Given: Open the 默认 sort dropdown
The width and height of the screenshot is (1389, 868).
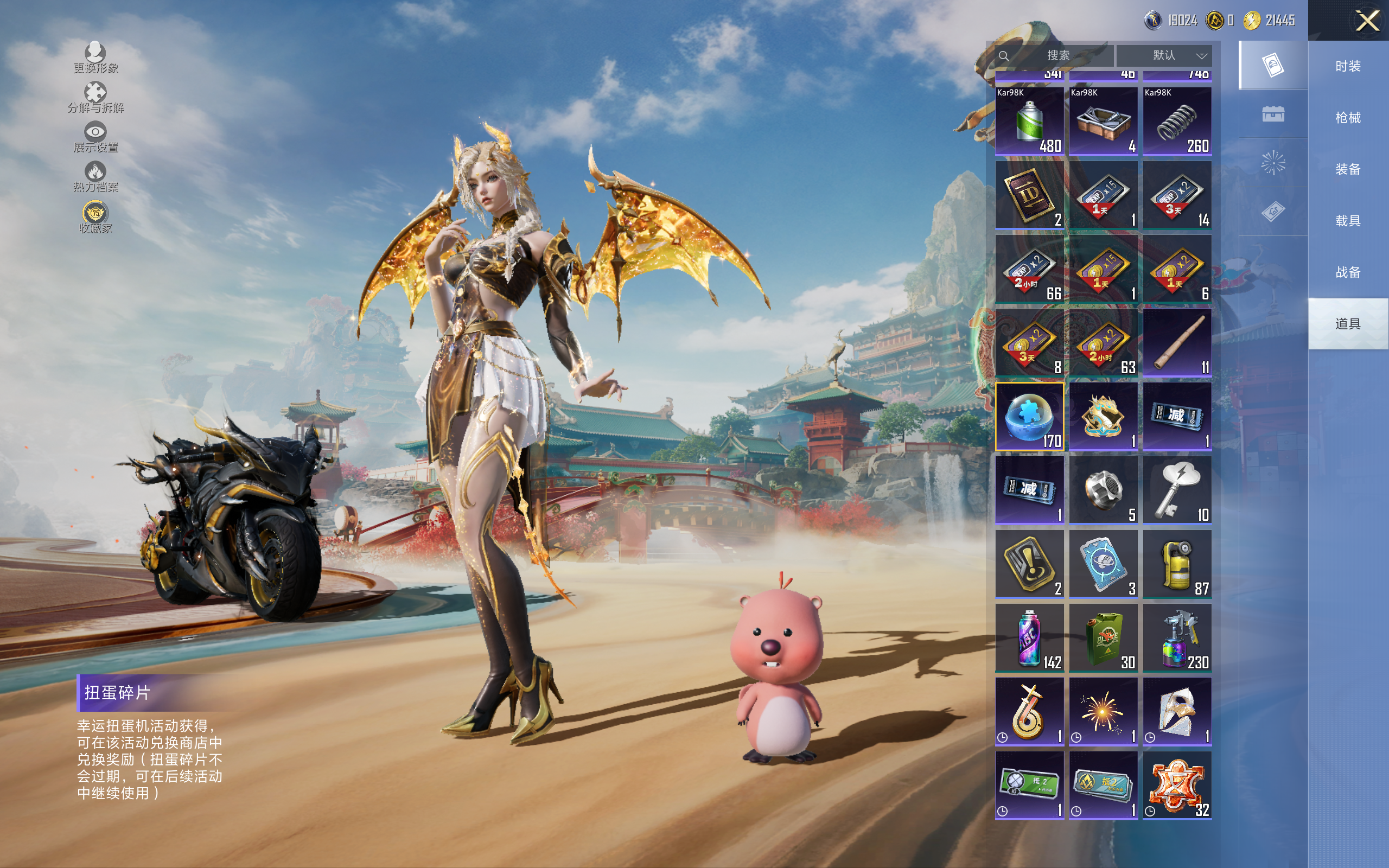Looking at the screenshot, I should tap(1164, 56).
